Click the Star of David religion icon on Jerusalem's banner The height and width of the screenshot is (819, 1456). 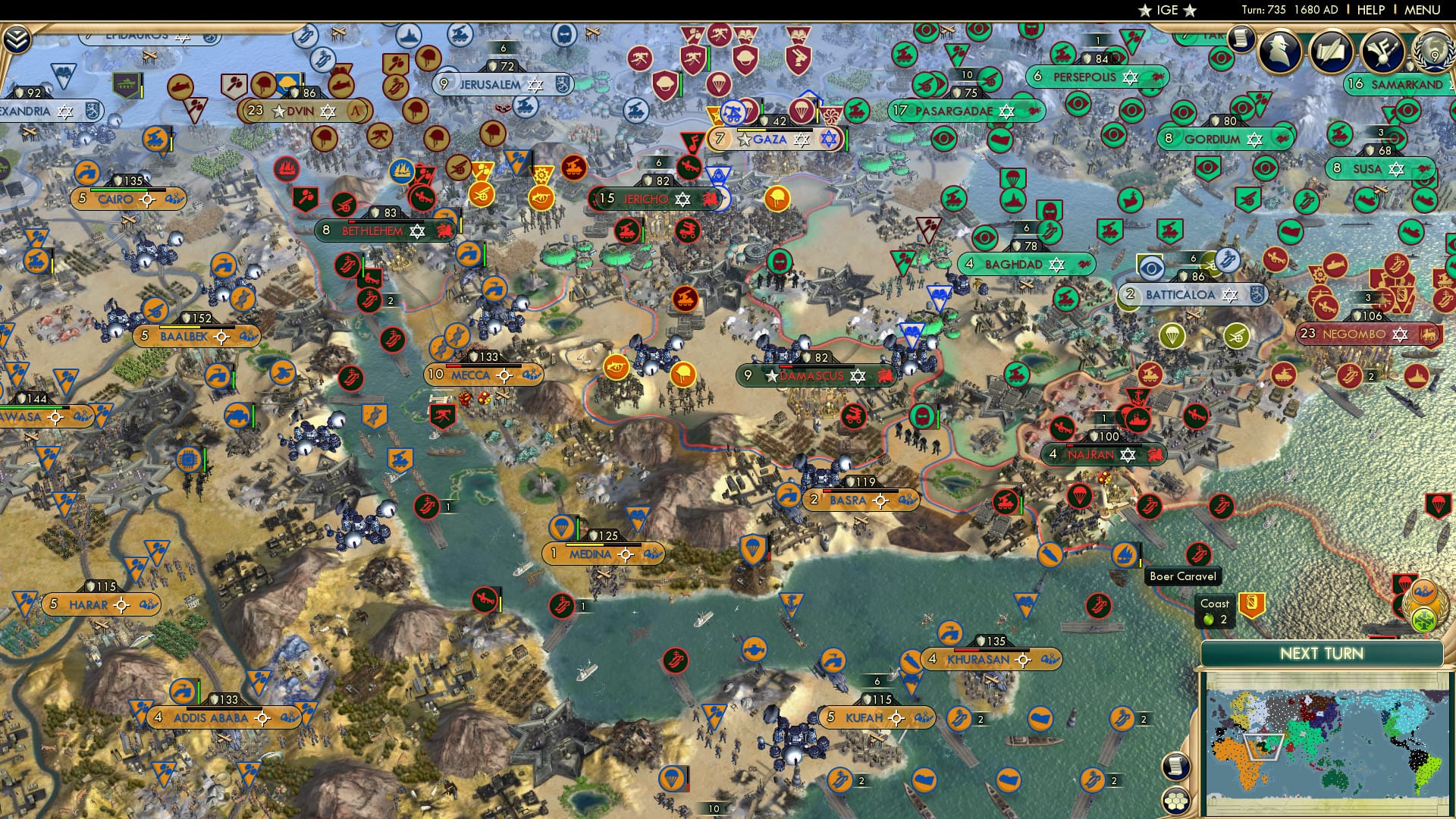tap(535, 84)
